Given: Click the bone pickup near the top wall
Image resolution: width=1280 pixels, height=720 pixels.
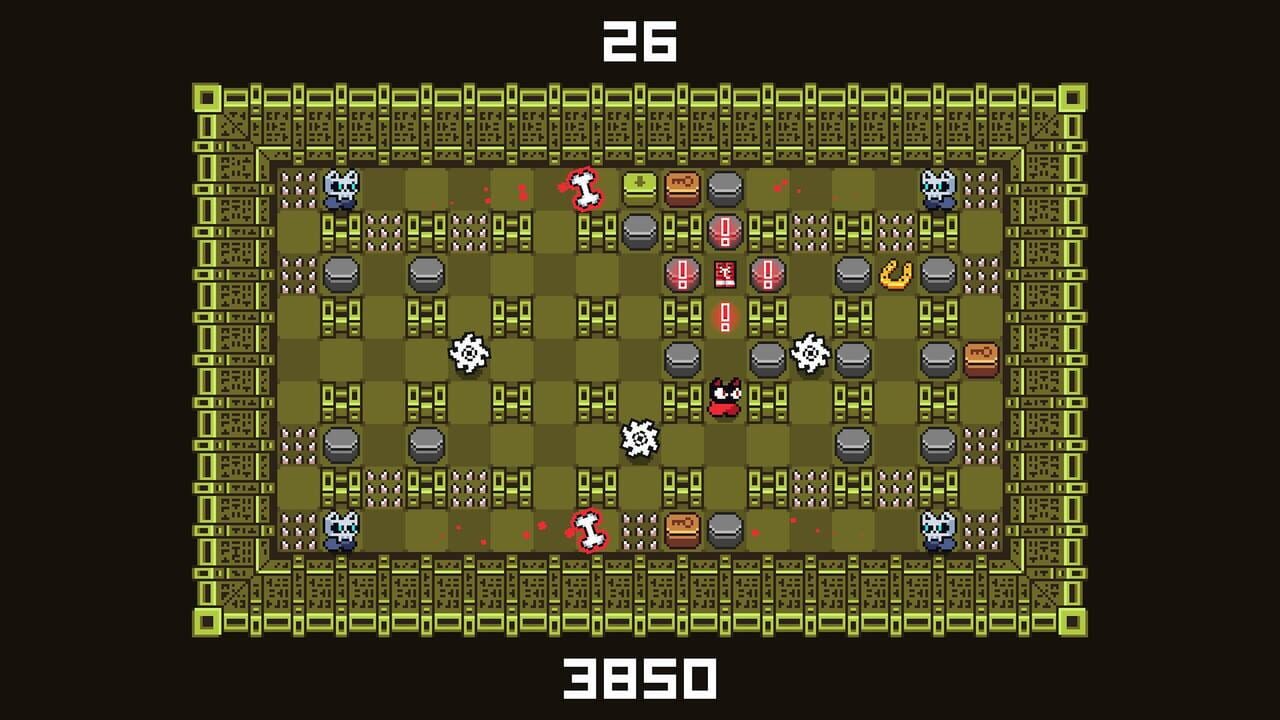Looking at the screenshot, I should pos(583,186).
